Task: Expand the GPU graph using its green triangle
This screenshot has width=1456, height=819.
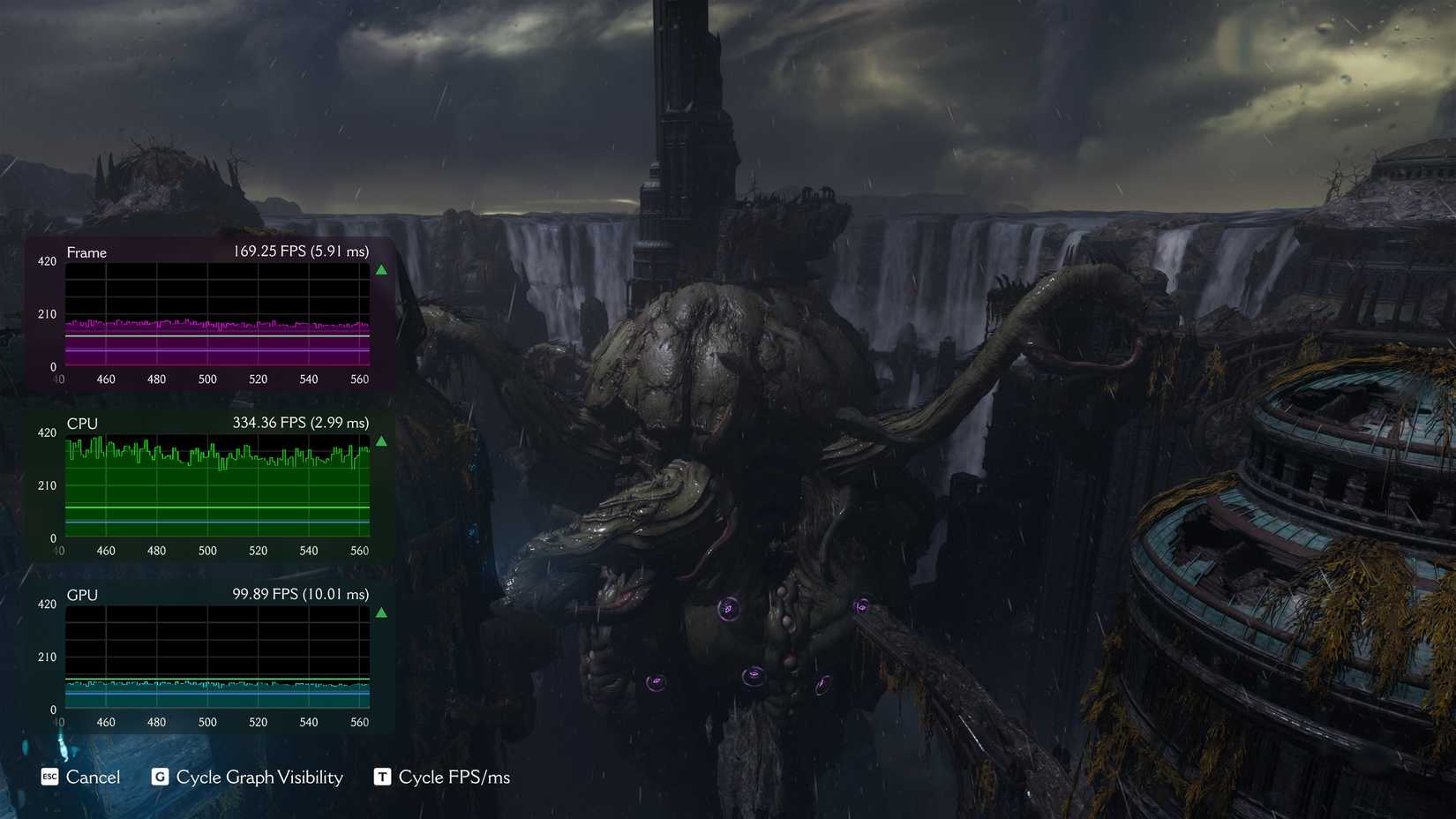Action: coord(383,612)
